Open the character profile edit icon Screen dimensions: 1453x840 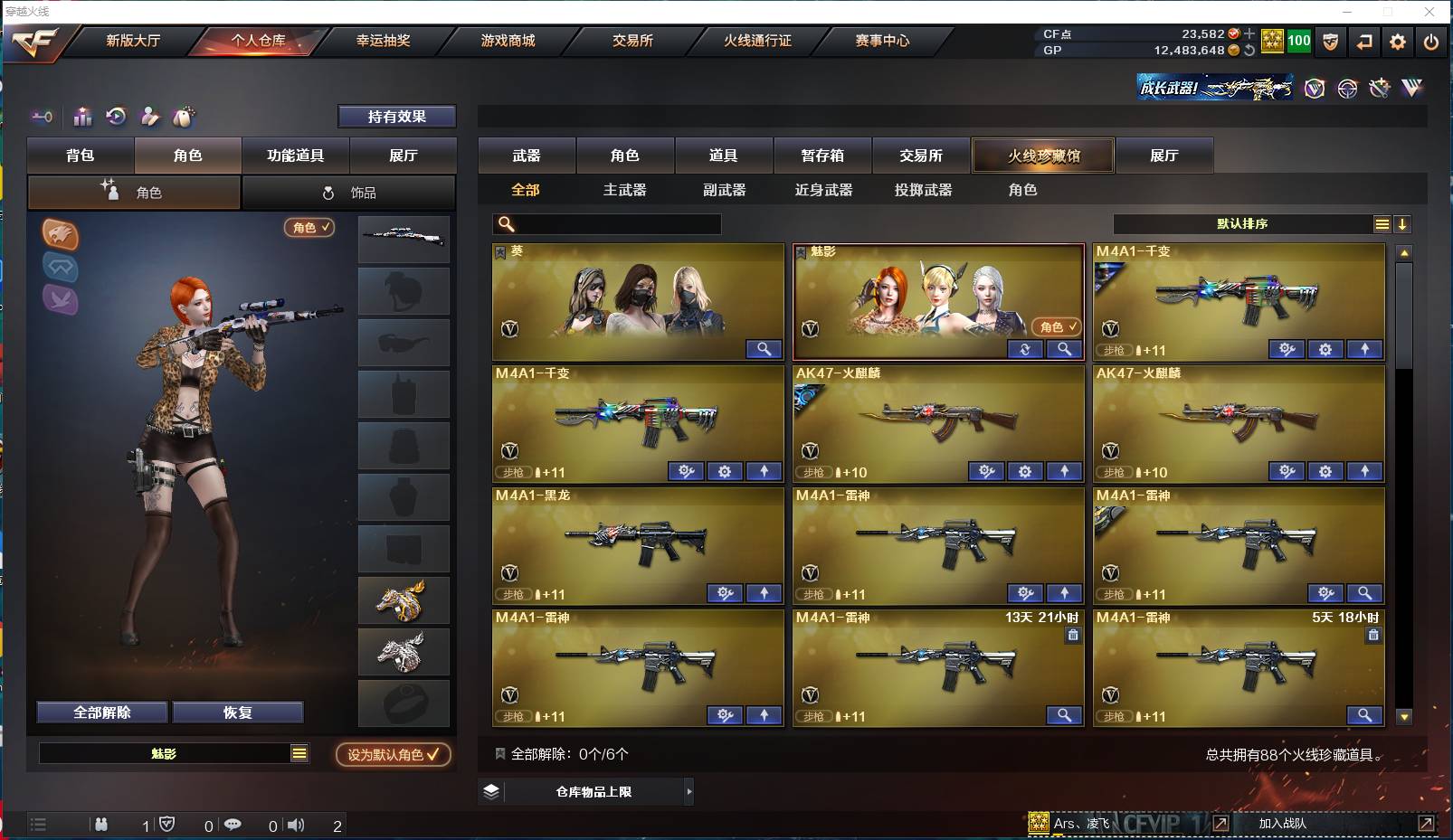(150, 117)
